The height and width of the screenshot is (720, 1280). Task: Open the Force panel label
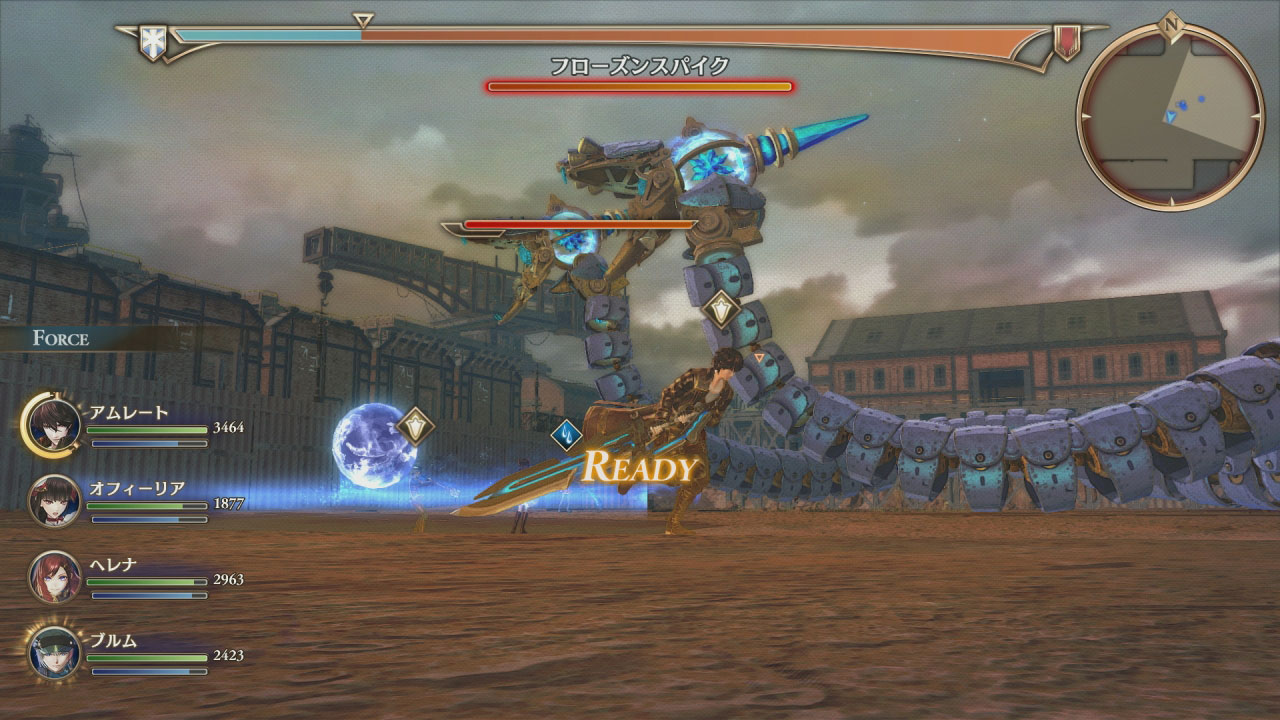(x=61, y=338)
